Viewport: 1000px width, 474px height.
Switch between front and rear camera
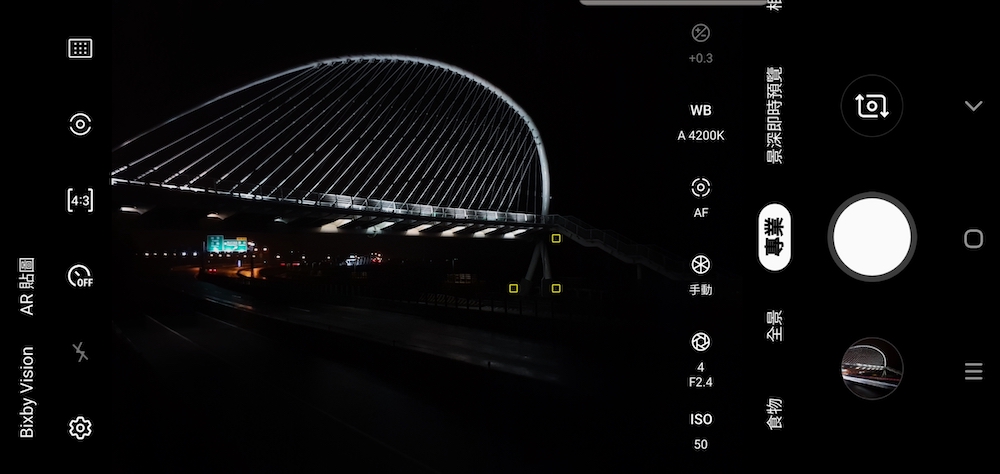click(871, 106)
